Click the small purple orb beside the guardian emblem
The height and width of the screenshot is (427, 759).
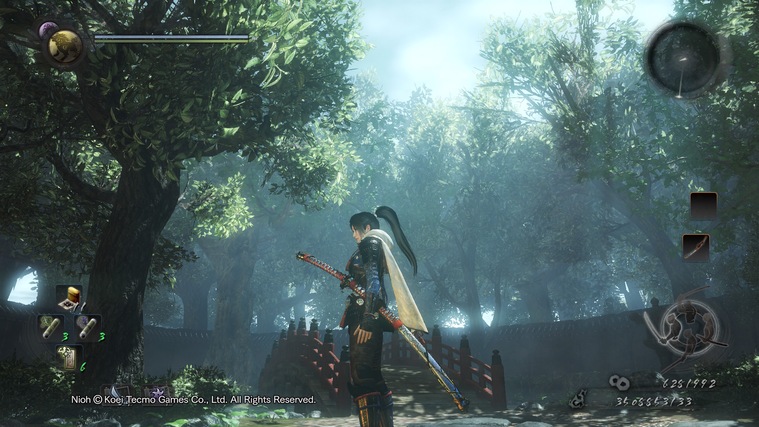tap(46, 30)
